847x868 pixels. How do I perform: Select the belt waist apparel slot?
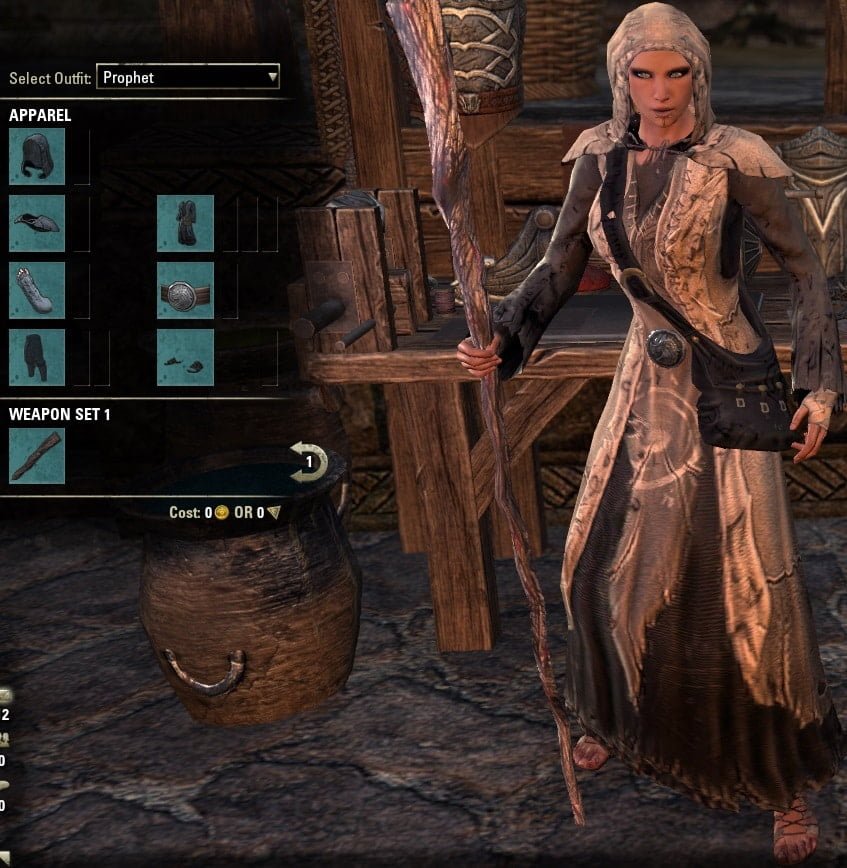point(185,290)
